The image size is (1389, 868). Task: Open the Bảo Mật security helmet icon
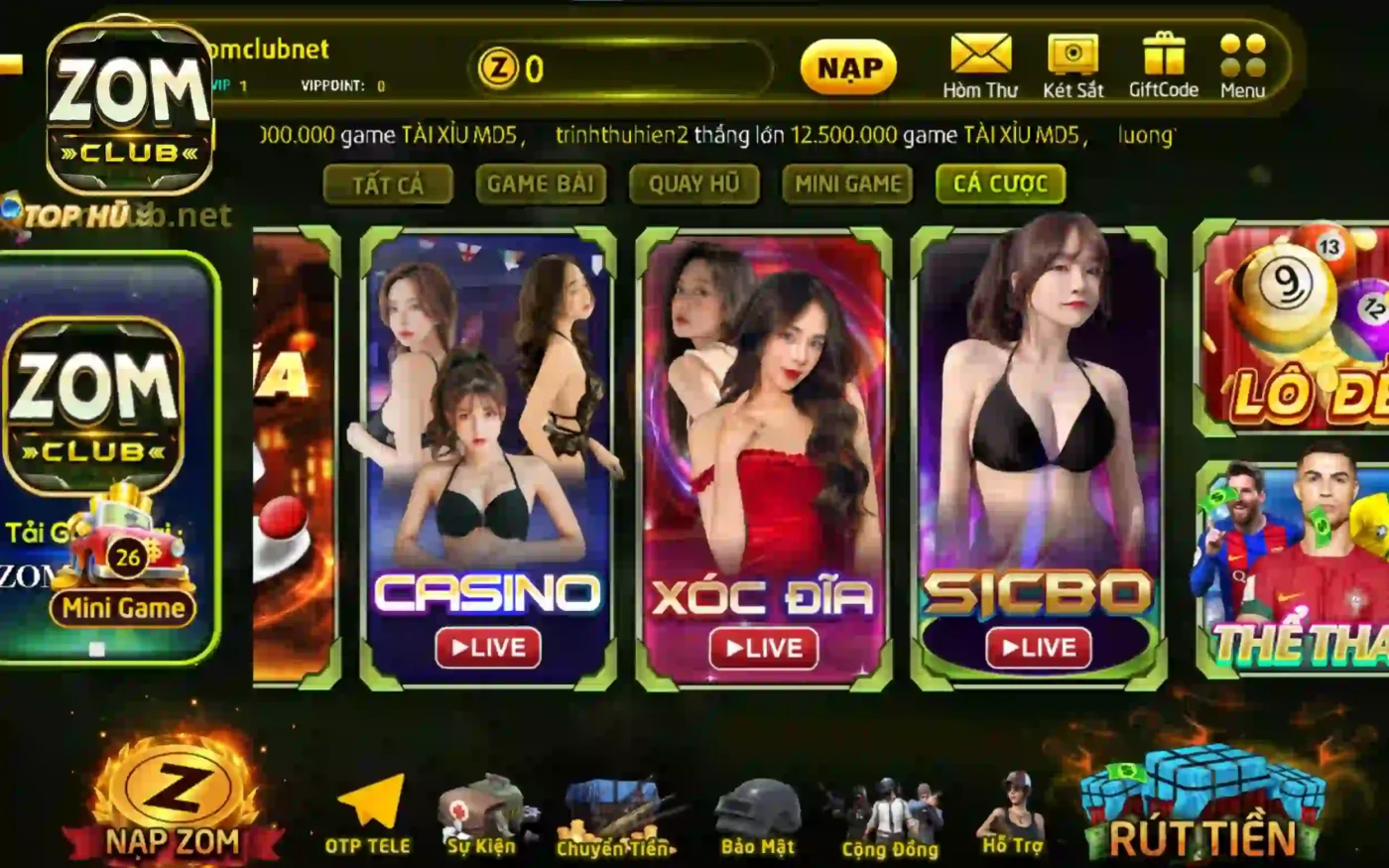pyautogui.click(x=760, y=804)
